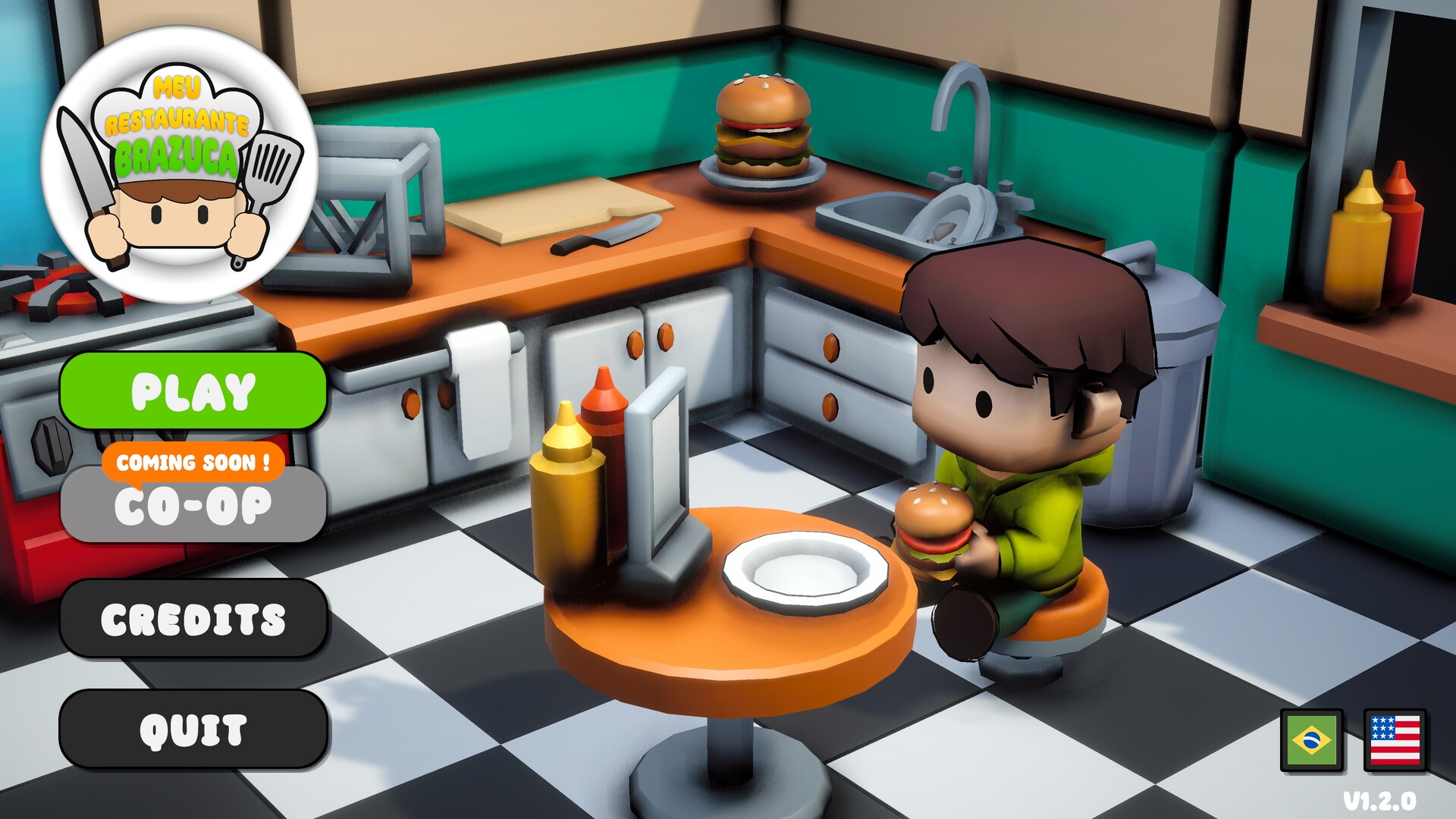Open the COMING SOON speech bubble tag
The image size is (1456, 819).
tap(193, 462)
